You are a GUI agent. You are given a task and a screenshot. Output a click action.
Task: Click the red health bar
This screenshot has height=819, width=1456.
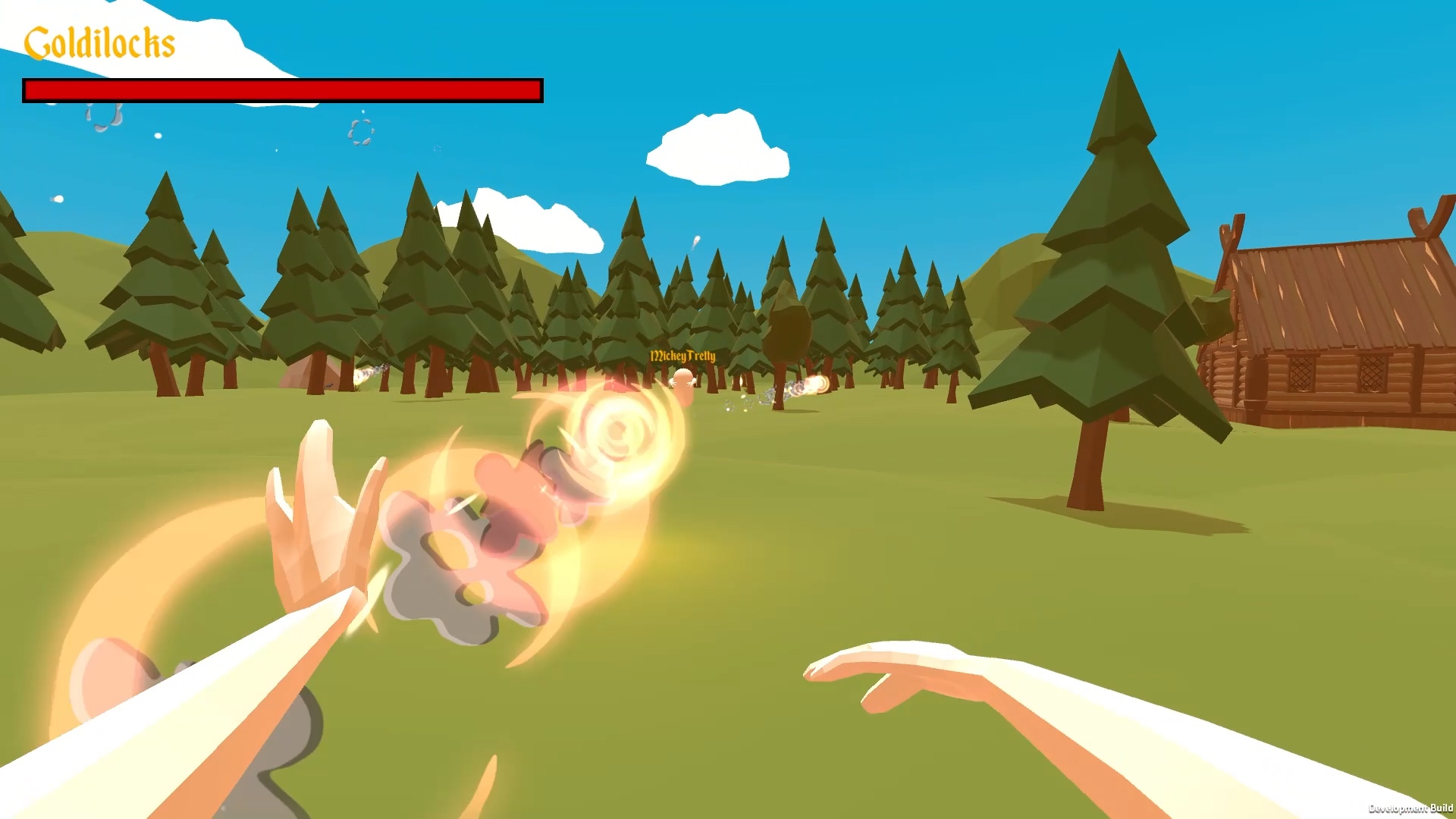click(282, 89)
